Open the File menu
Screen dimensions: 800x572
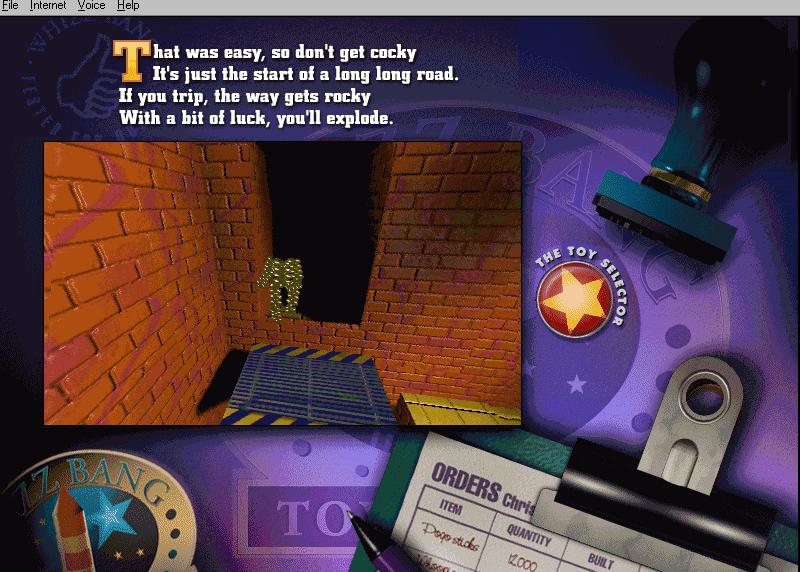10,6
